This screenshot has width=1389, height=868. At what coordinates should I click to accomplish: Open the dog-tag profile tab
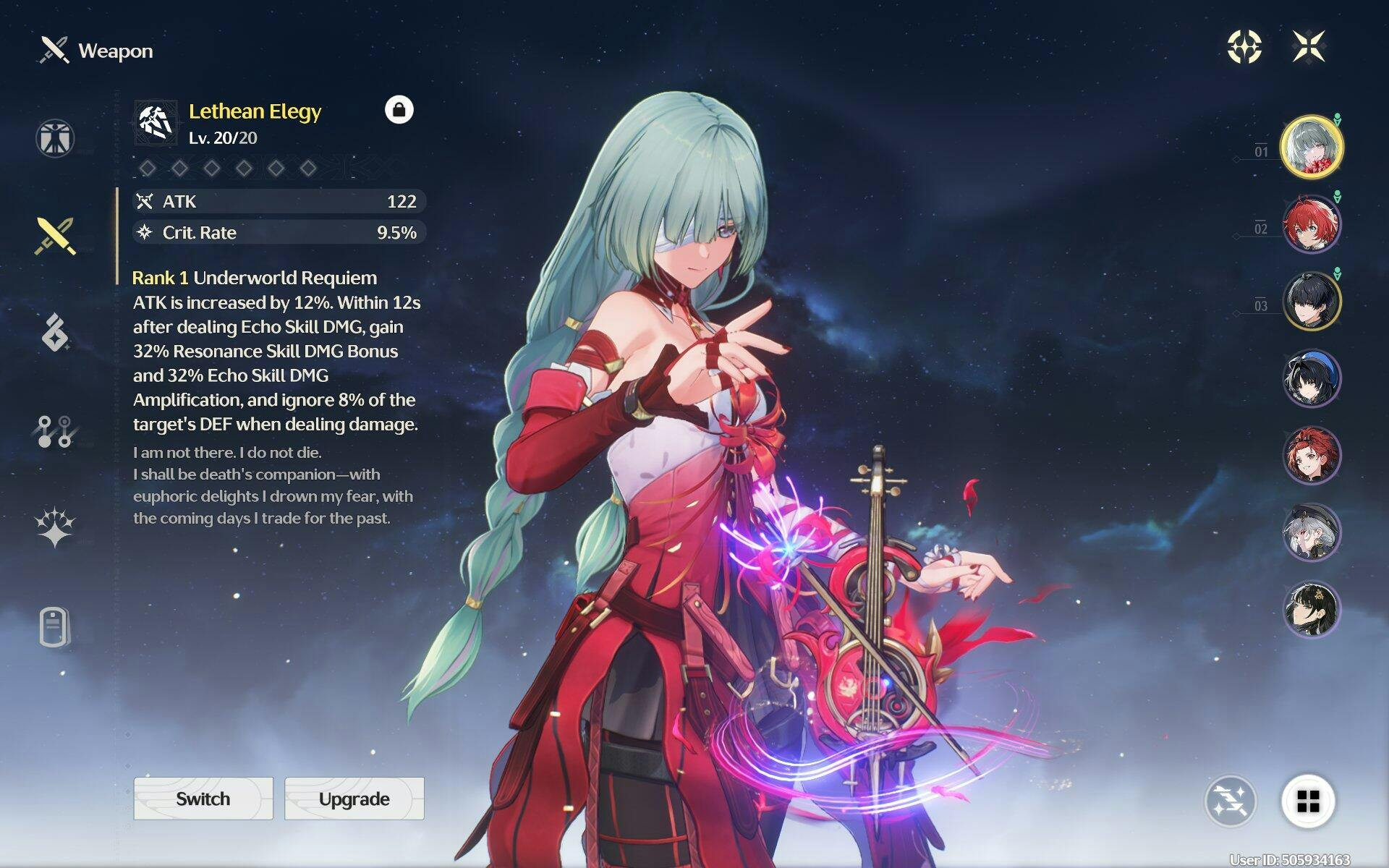[55, 626]
